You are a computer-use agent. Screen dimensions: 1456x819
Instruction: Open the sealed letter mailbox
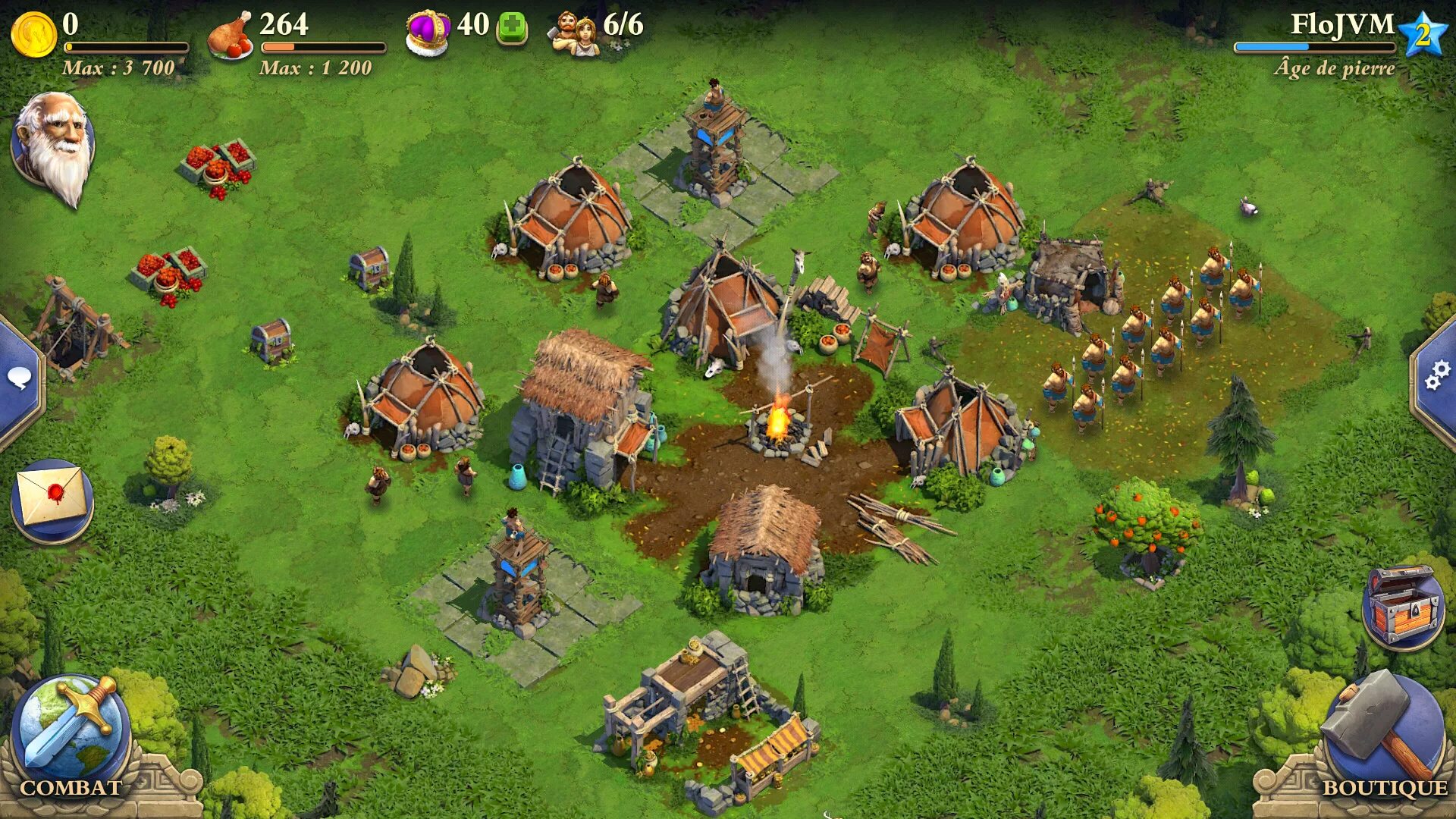click(52, 499)
